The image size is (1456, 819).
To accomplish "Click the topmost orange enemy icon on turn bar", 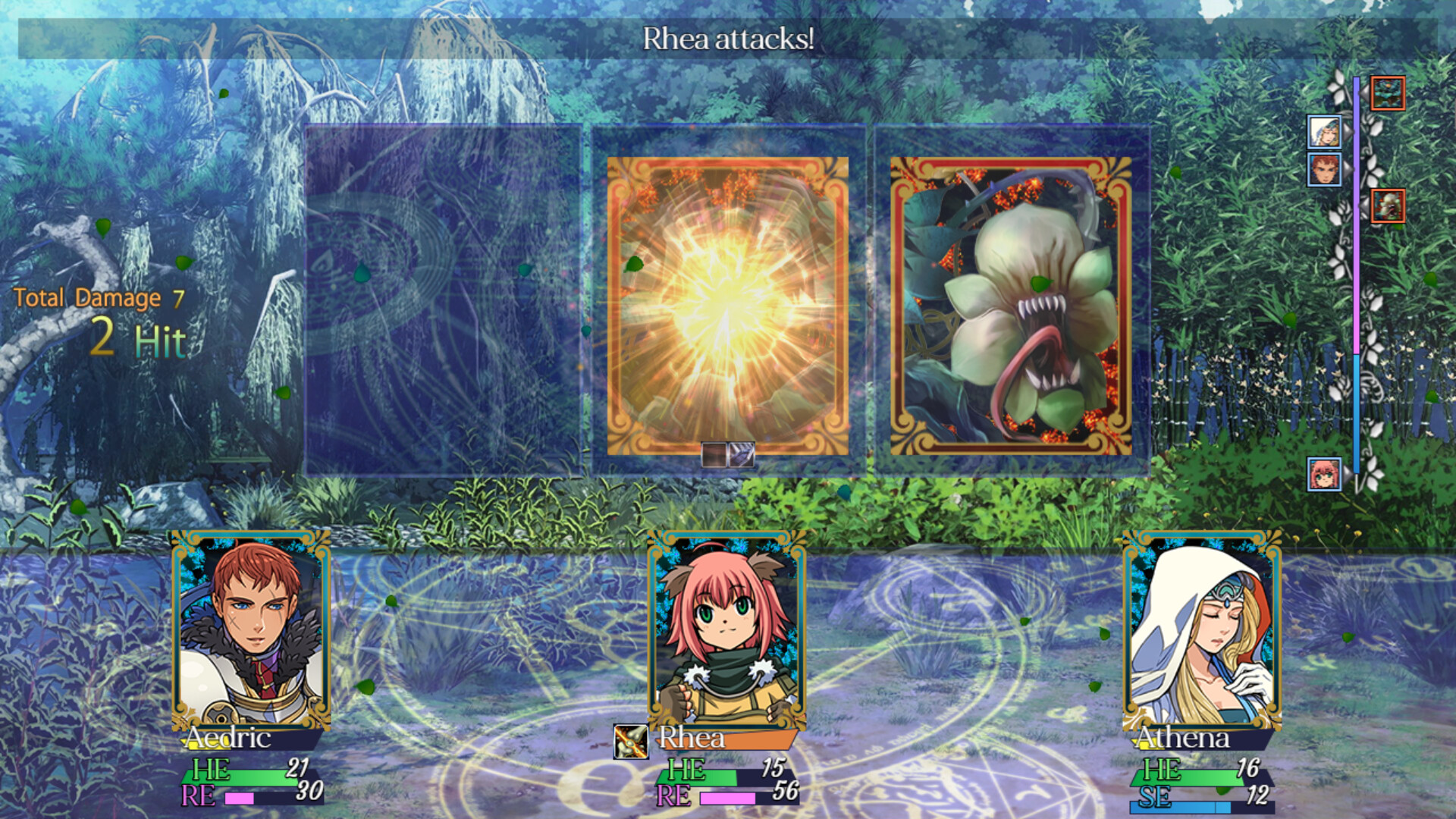I will [x=1388, y=94].
